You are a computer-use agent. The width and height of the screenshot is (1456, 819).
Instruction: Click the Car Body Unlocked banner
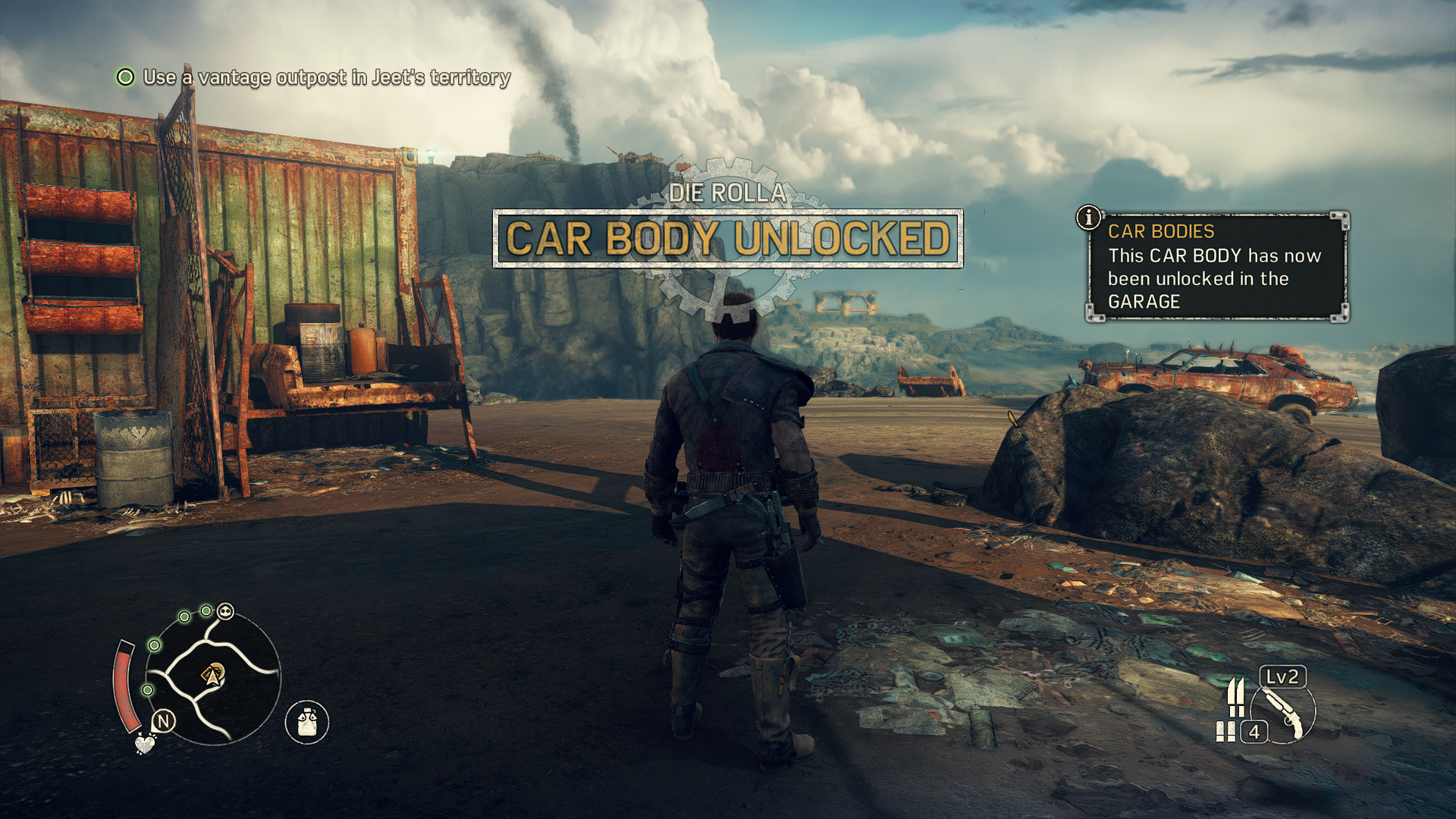(727, 238)
